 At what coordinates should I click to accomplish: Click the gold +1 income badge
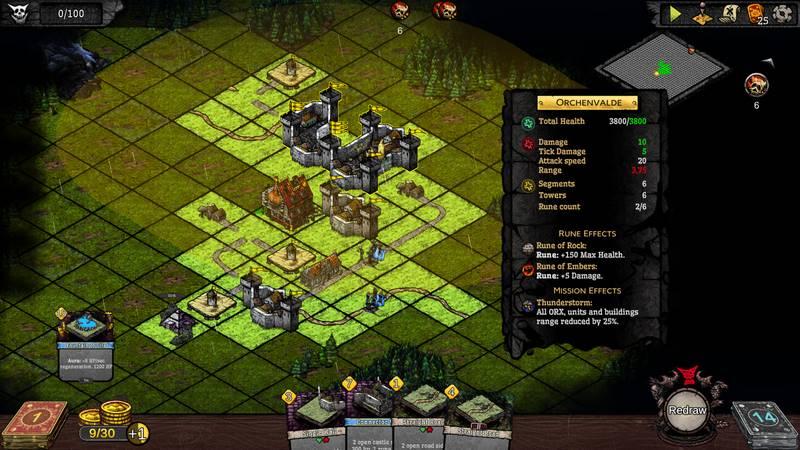(x=139, y=433)
